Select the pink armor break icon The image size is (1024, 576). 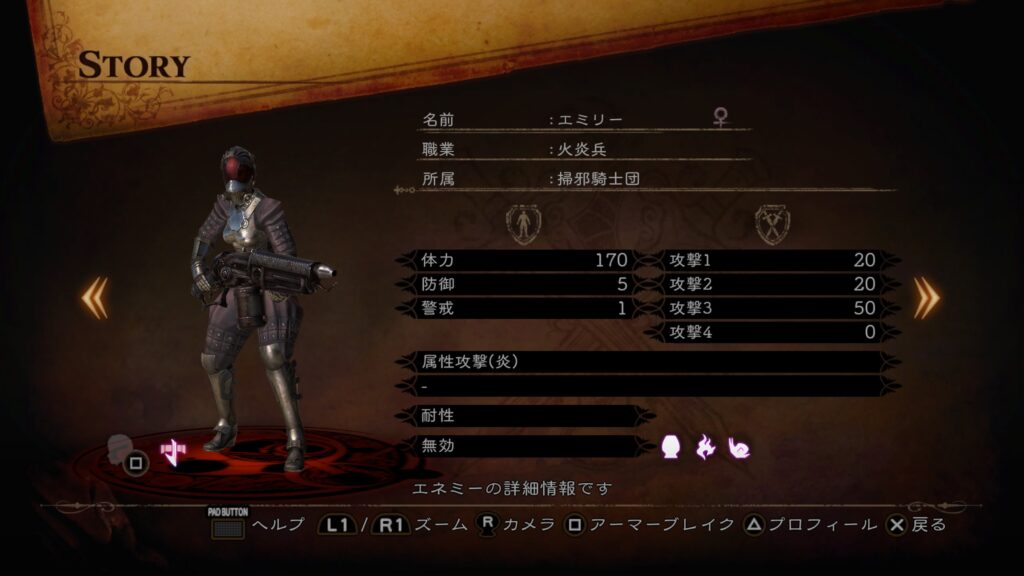tap(174, 452)
